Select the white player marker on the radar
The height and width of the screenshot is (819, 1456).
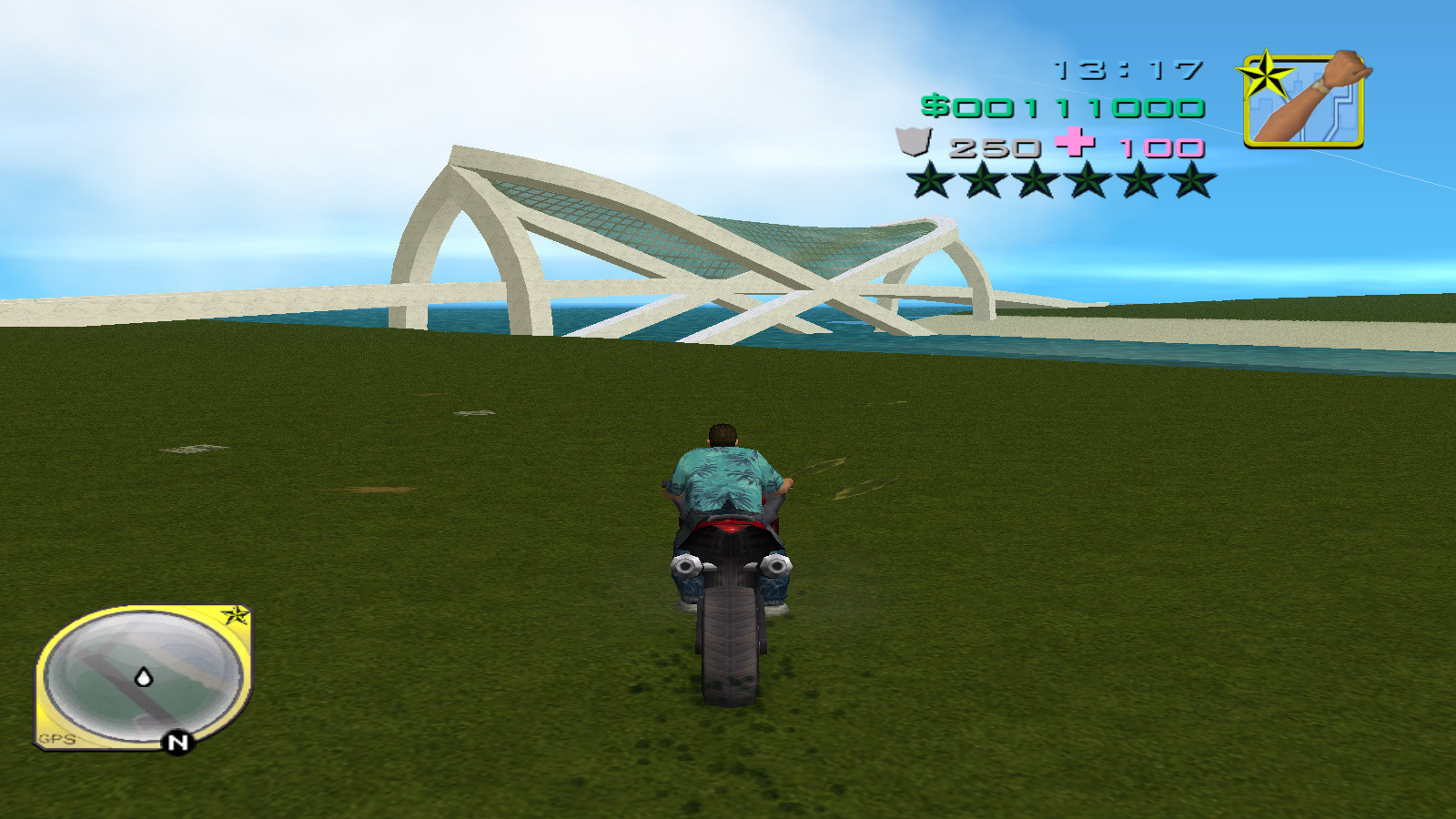(x=143, y=677)
